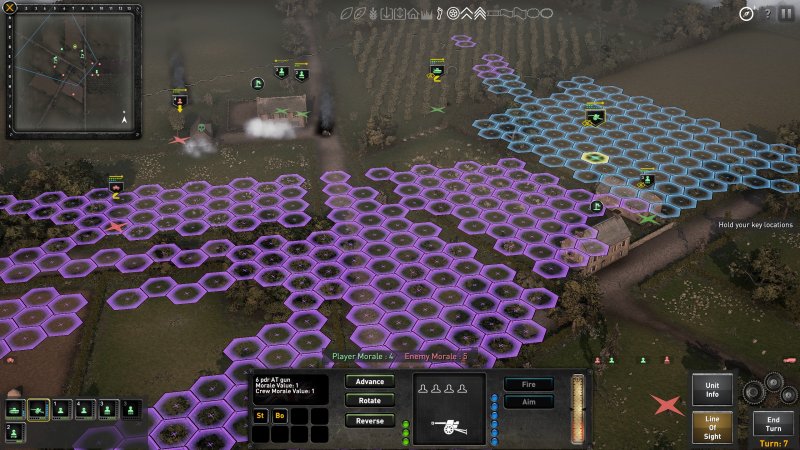Select the yellow-highlighted unit hex marker

pos(595,157)
